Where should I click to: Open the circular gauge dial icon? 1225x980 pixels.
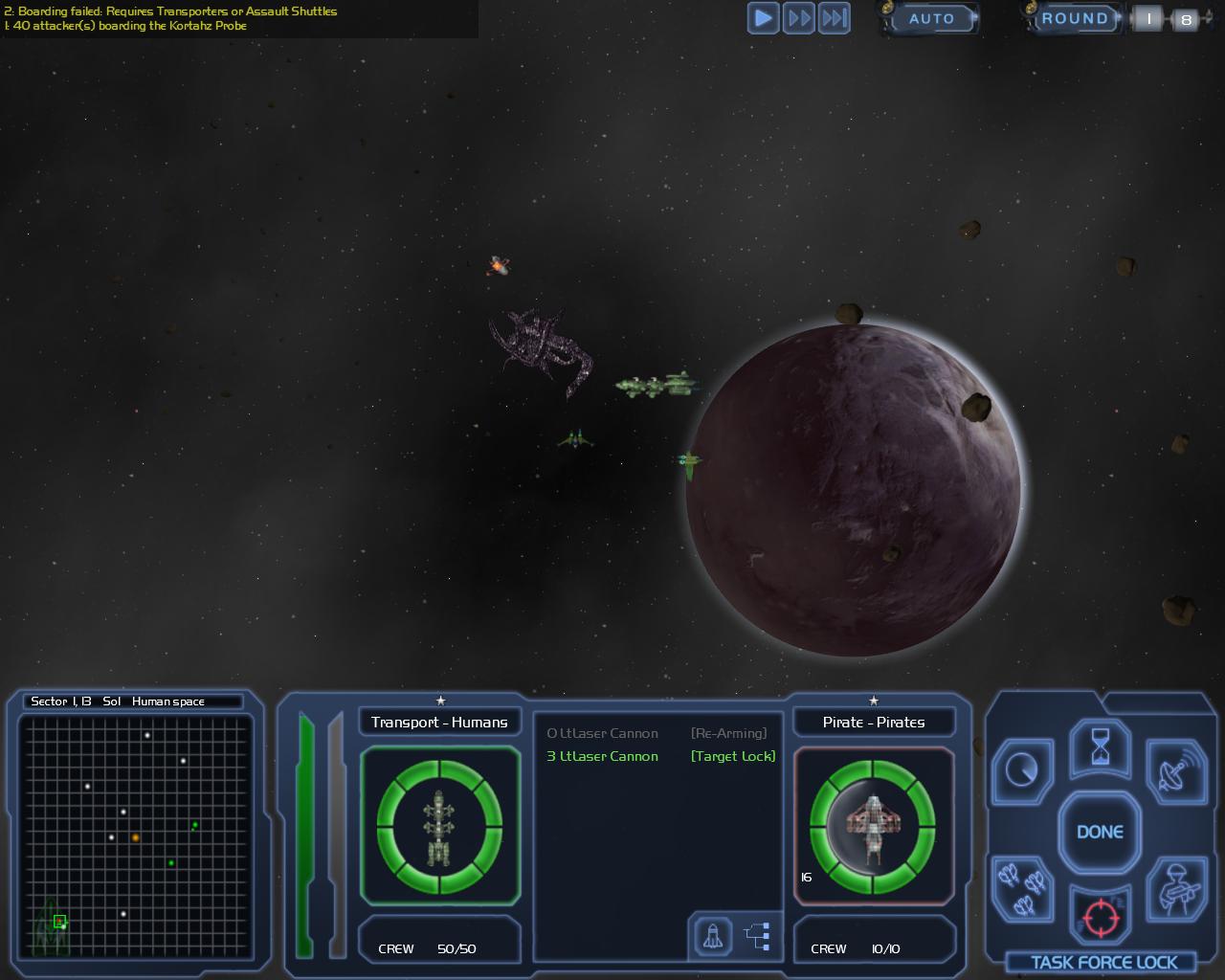click(1023, 768)
